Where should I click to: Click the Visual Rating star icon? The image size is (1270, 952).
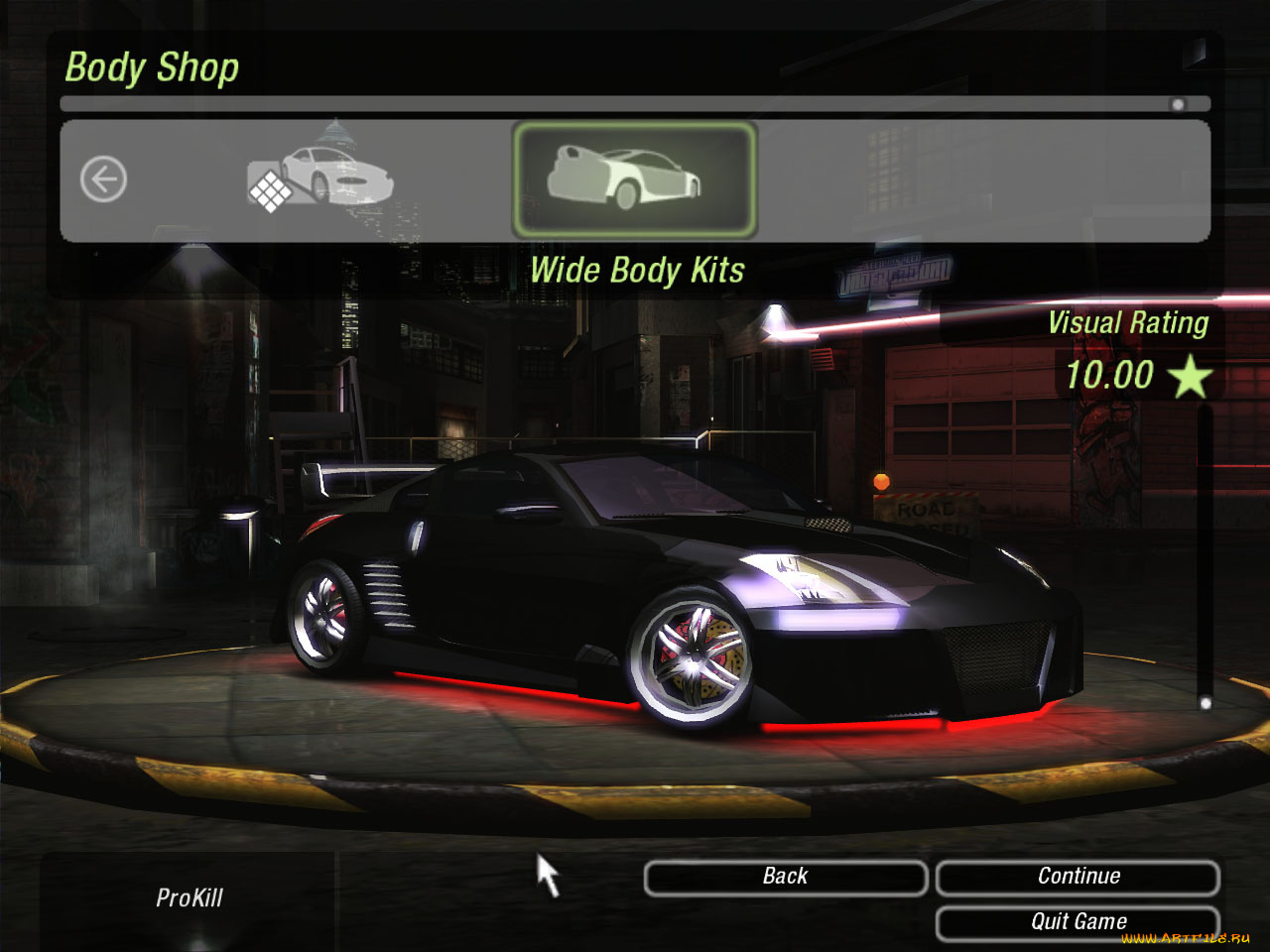1190,375
